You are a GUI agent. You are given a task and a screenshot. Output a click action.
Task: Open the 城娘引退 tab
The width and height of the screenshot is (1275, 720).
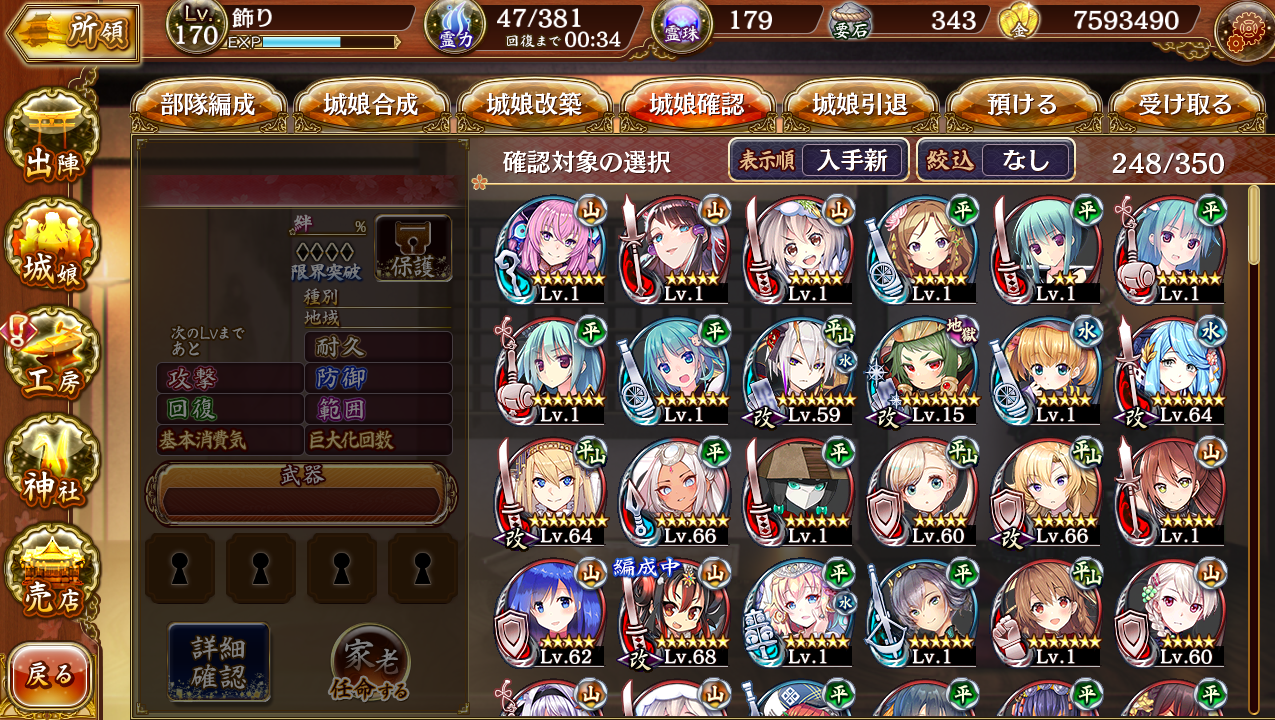point(861,105)
